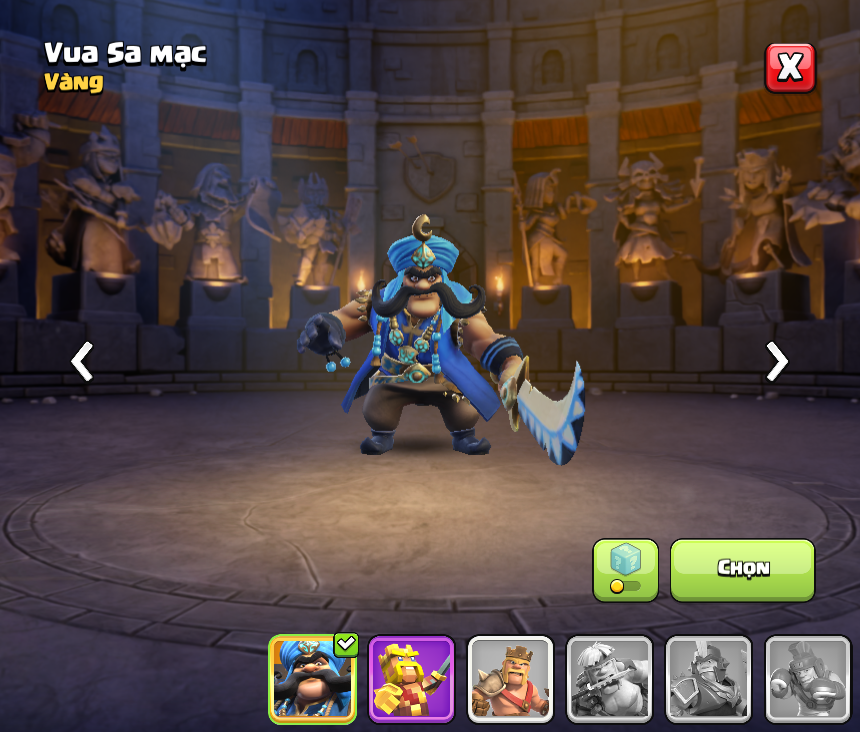Select the locked boxer king skin thumbnail

pyautogui.click(x=807, y=679)
